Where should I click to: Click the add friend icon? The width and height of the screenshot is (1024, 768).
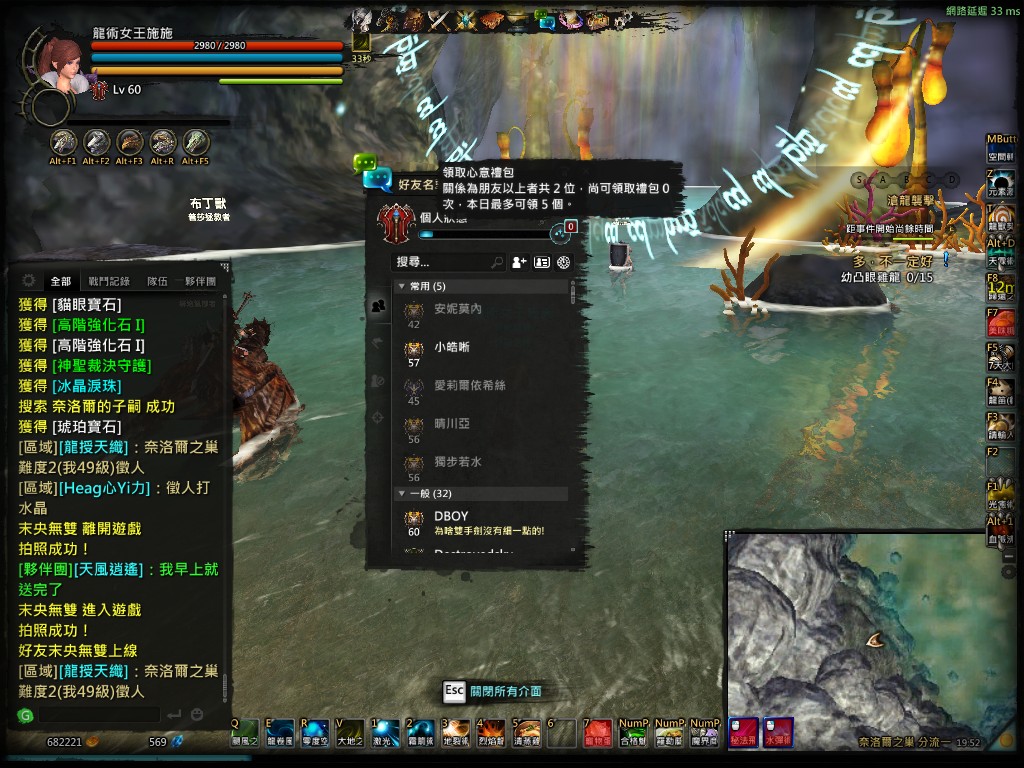519,262
